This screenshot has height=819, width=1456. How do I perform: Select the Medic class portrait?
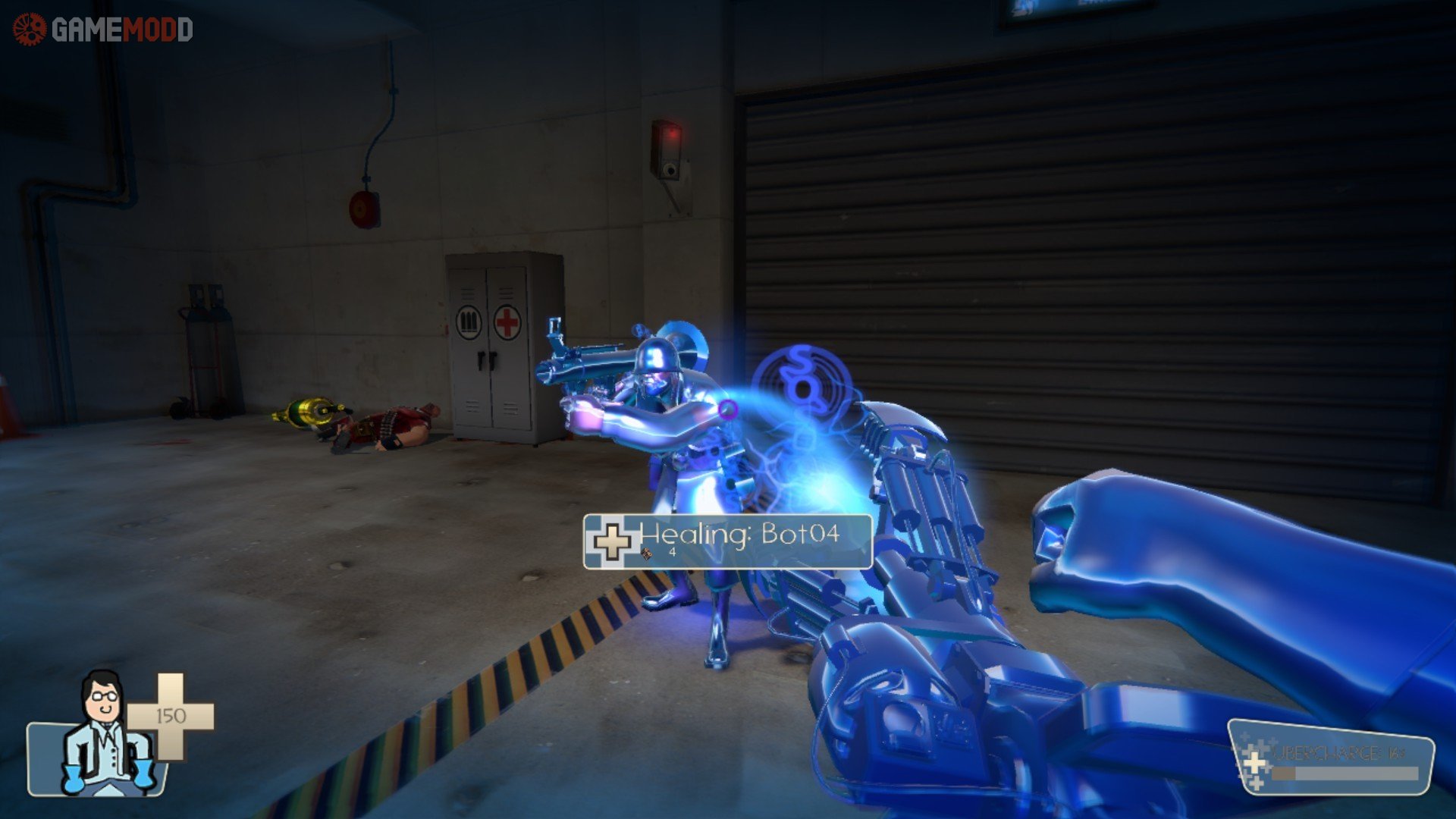coord(106,733)
